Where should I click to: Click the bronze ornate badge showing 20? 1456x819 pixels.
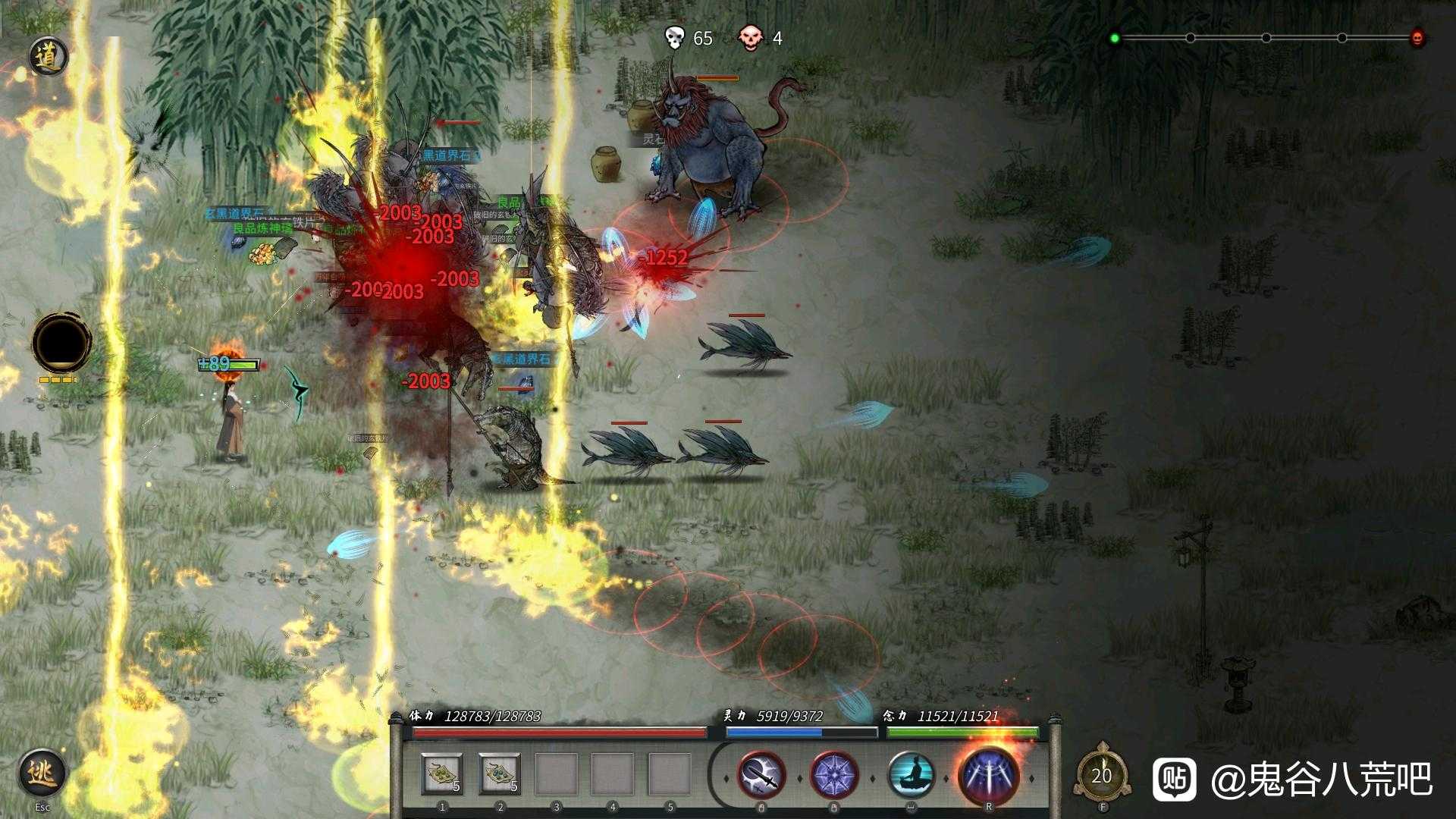pyautogui.click(x=1102, y=775)
